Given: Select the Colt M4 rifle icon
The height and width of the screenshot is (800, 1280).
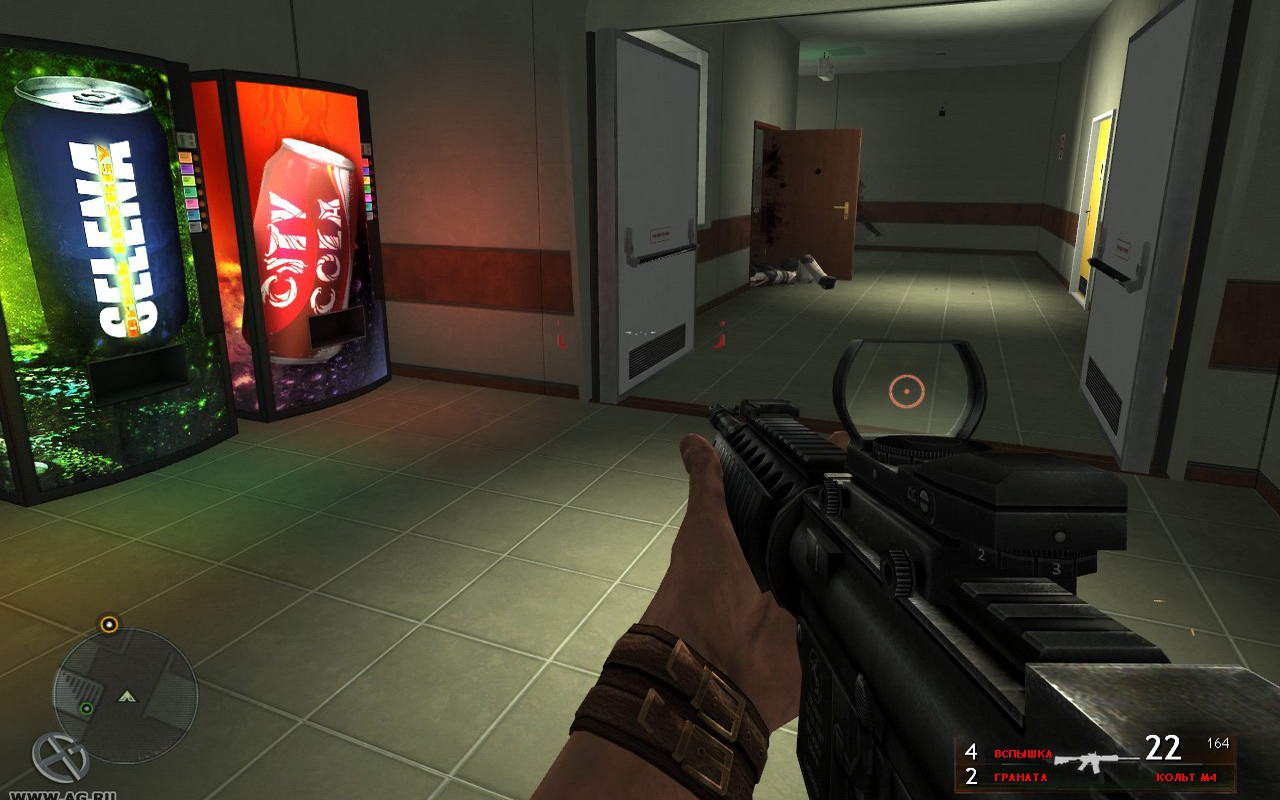Looking at the screenshot, I should (x=1095, y=763).
